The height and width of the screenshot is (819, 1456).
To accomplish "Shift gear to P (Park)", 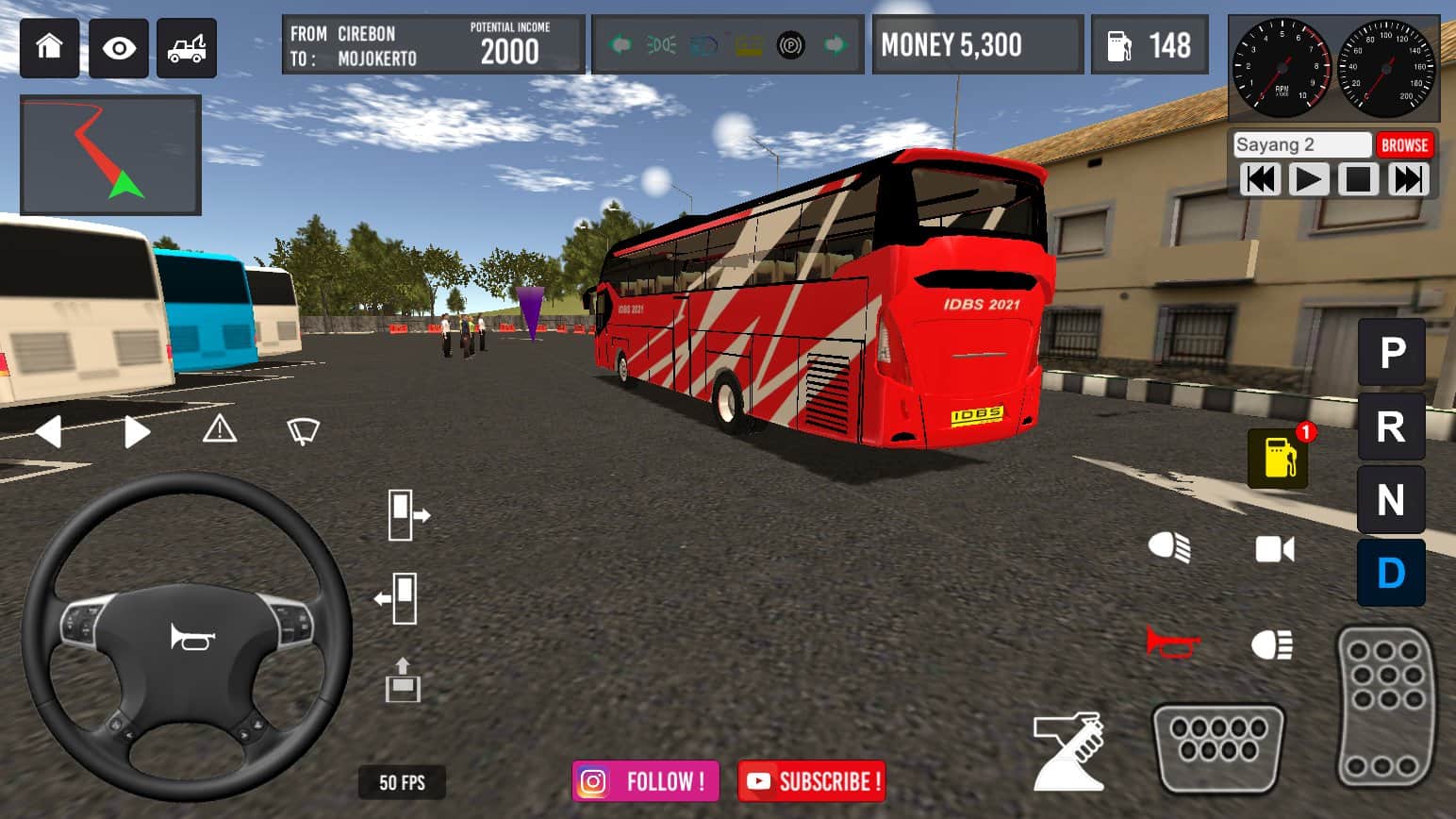I will (x=1391, y=353).
